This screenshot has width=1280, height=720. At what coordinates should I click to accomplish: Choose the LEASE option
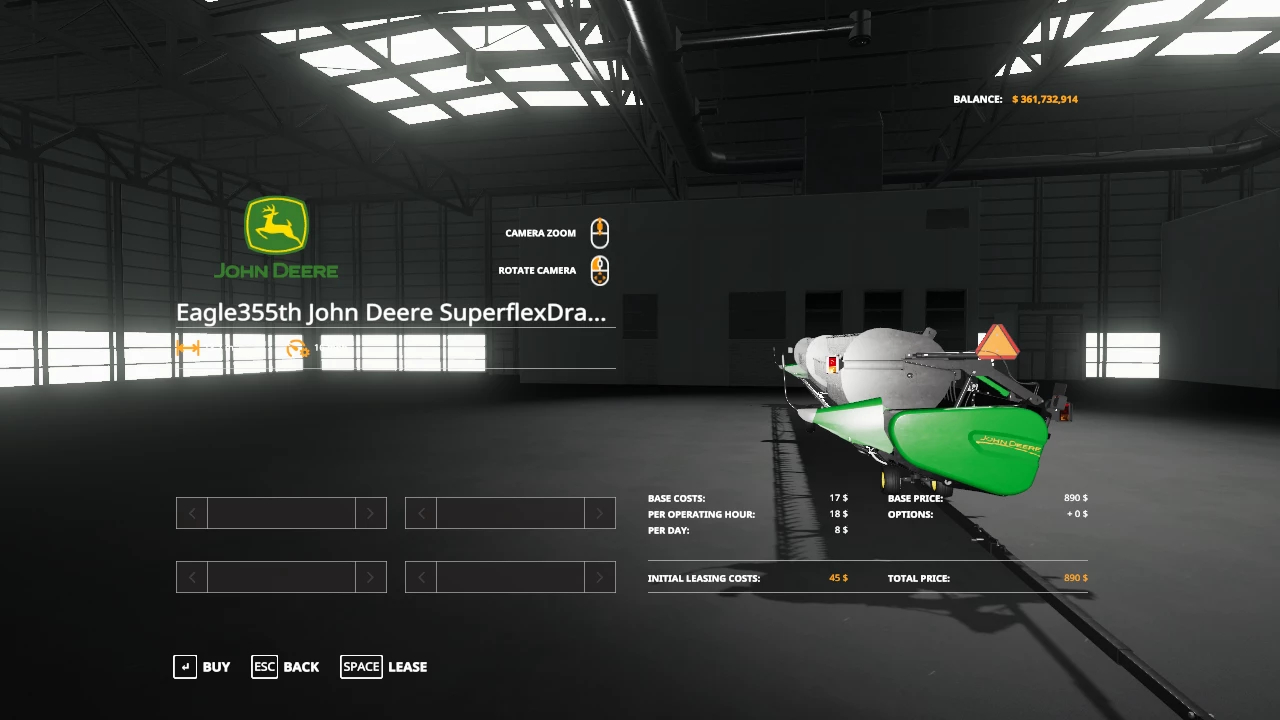[x=384, y=667]
